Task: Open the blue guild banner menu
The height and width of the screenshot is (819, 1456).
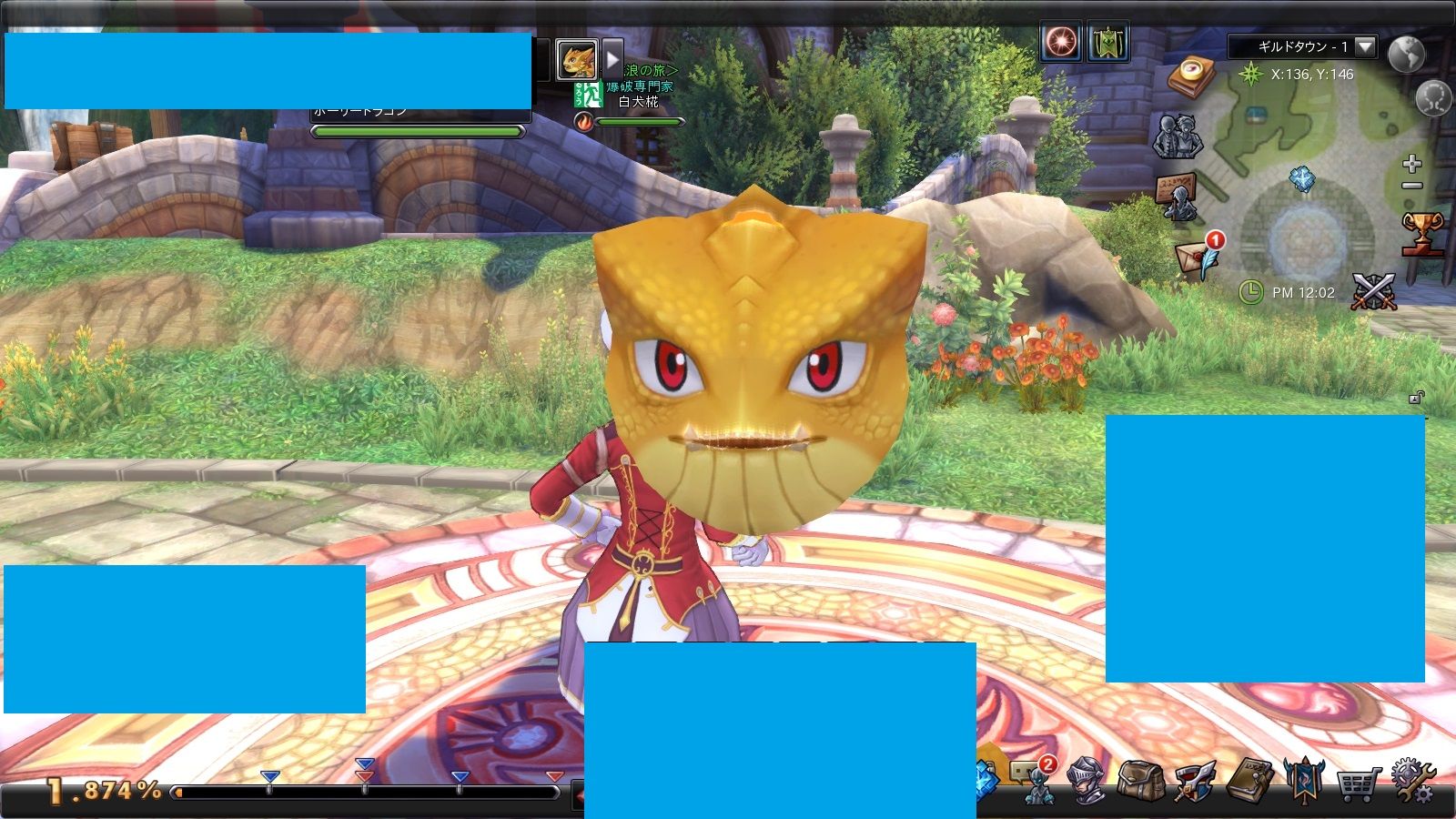Action: [1303, 780]
